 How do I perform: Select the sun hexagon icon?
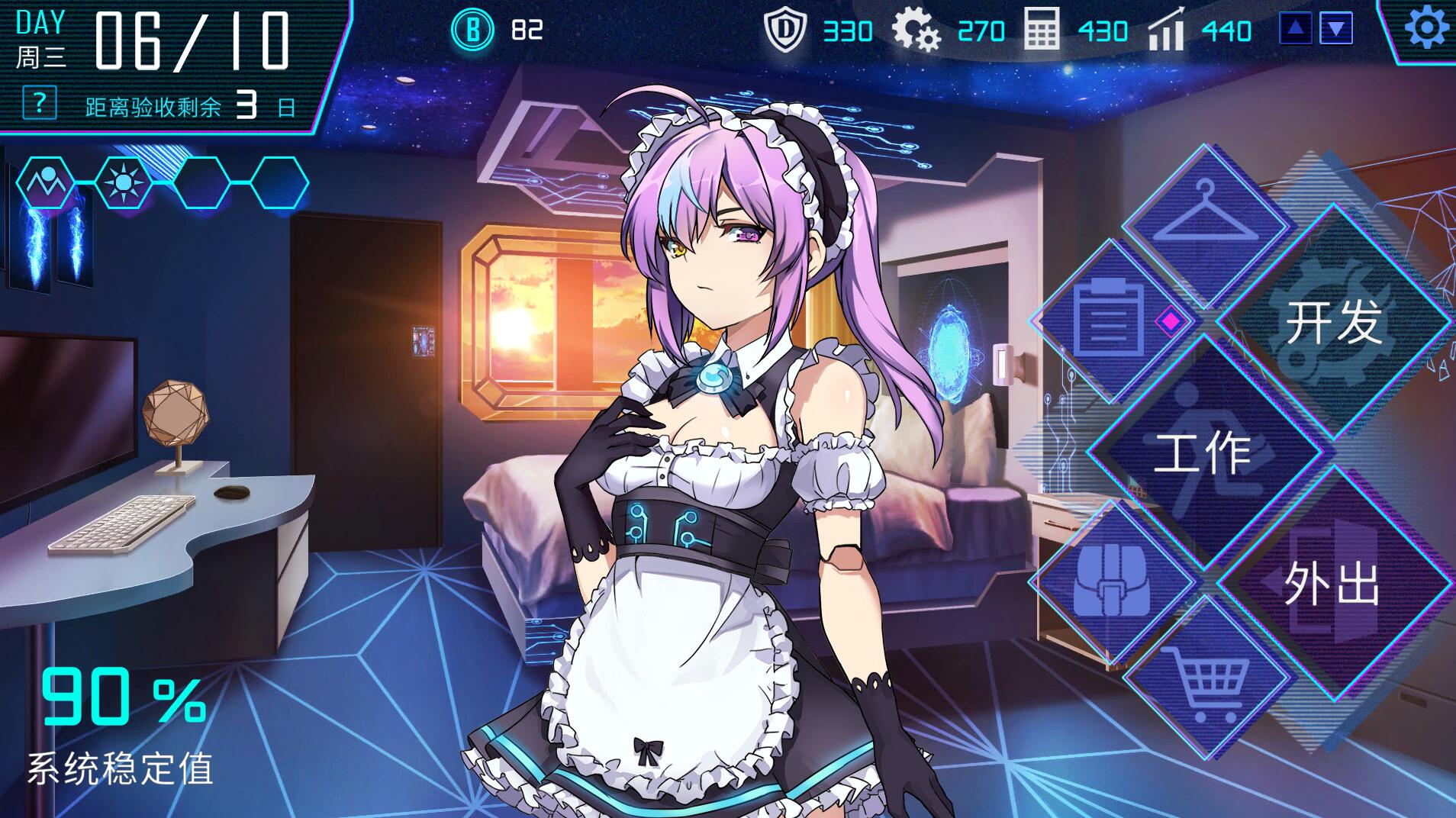[x=123, y=183]
